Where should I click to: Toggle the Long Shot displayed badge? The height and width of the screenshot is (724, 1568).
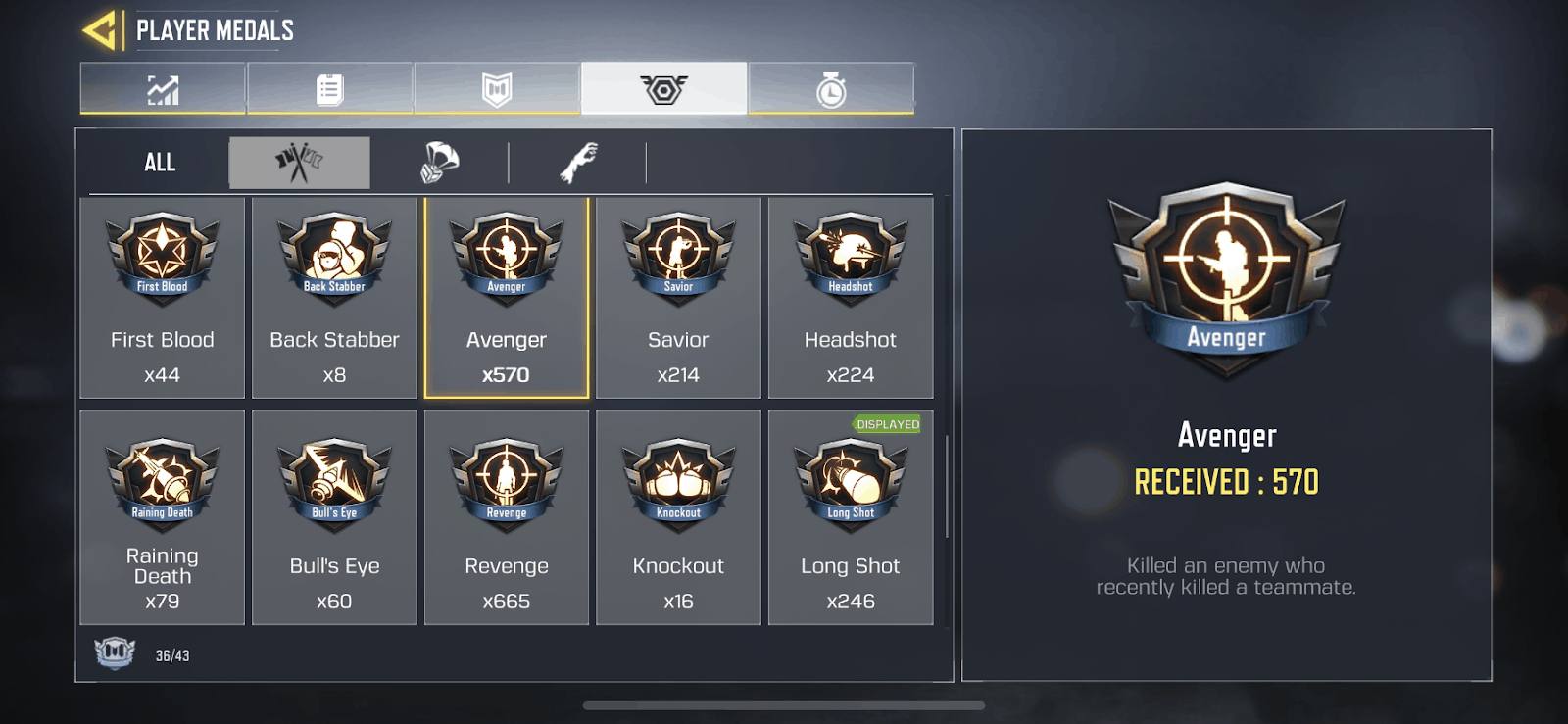(x=887, y=425)
